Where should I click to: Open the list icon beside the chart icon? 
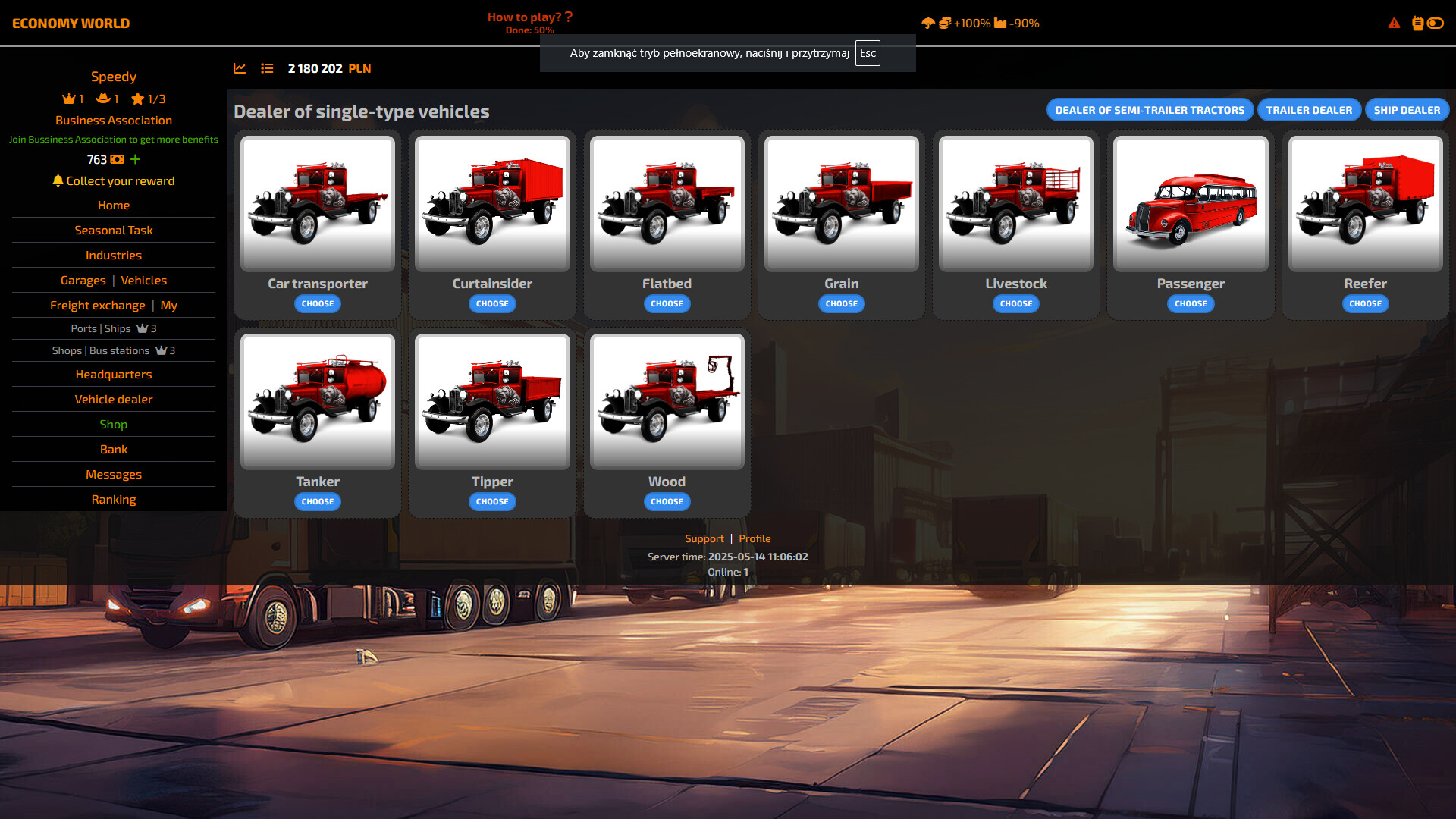coord(267,68)
